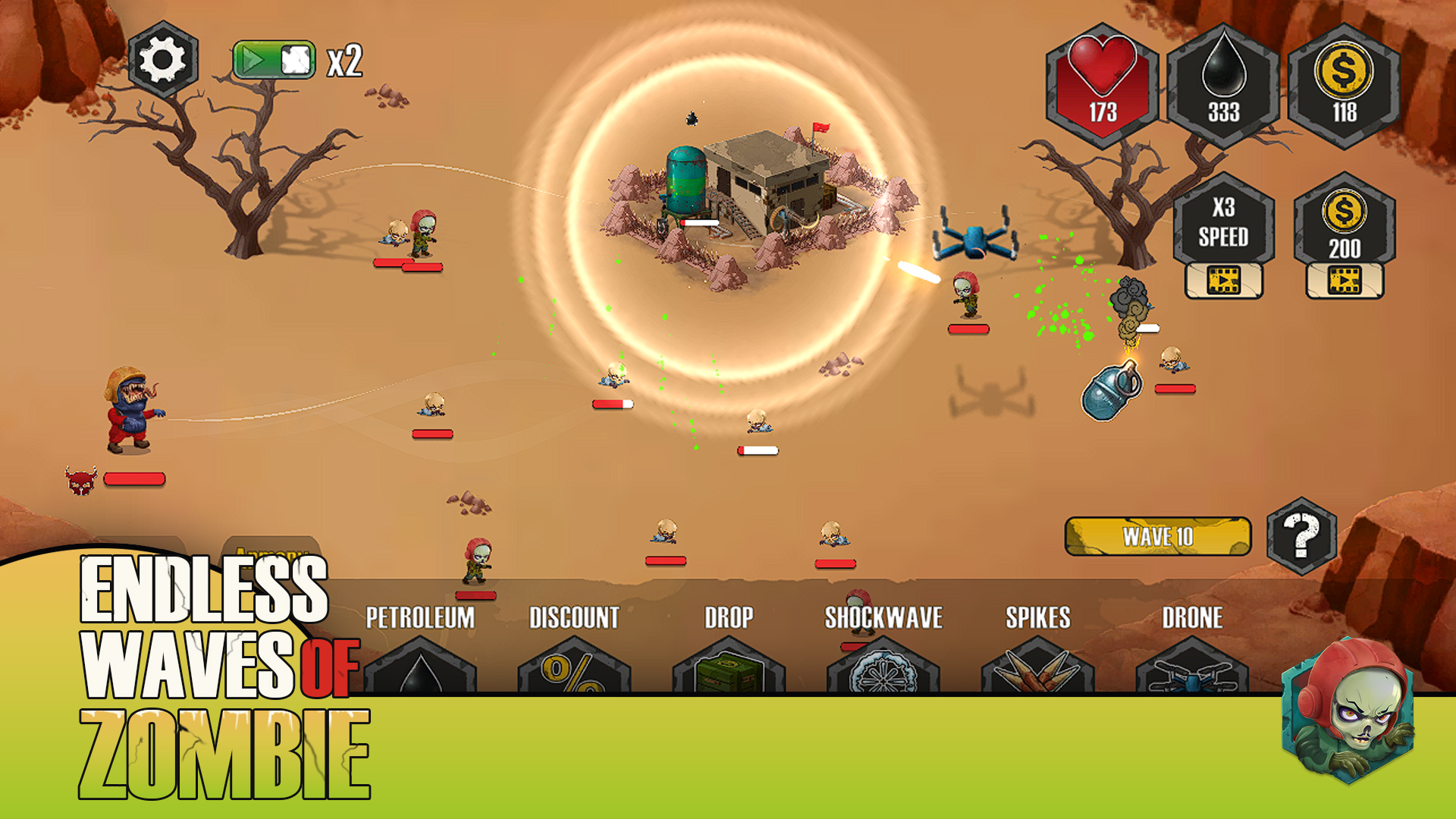
Task: Click the boss zombie's health bar
Action: 135,478
